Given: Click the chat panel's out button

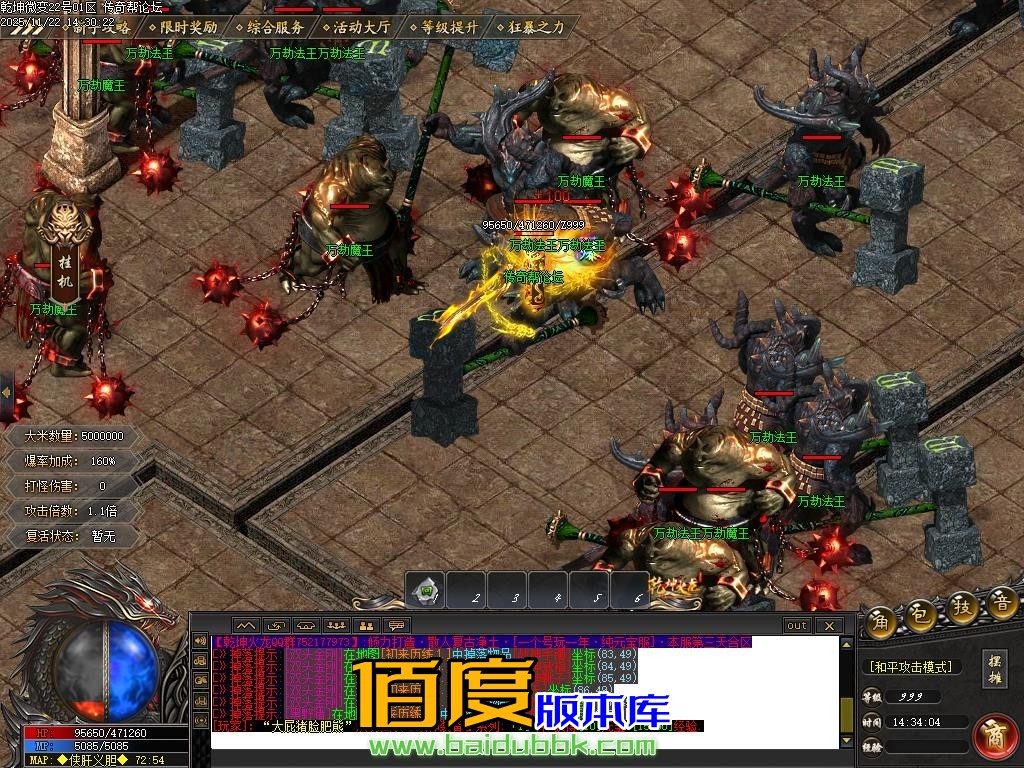Looking at the screenshot, I should click(x=797, y=626).
